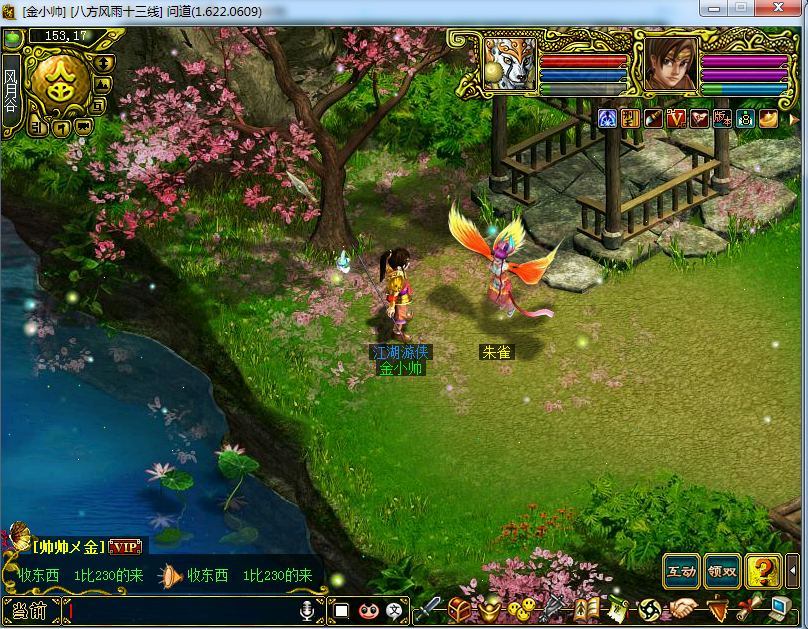Click the chat text input box
This screenshot has width=808, height=629.
[180, 609]
